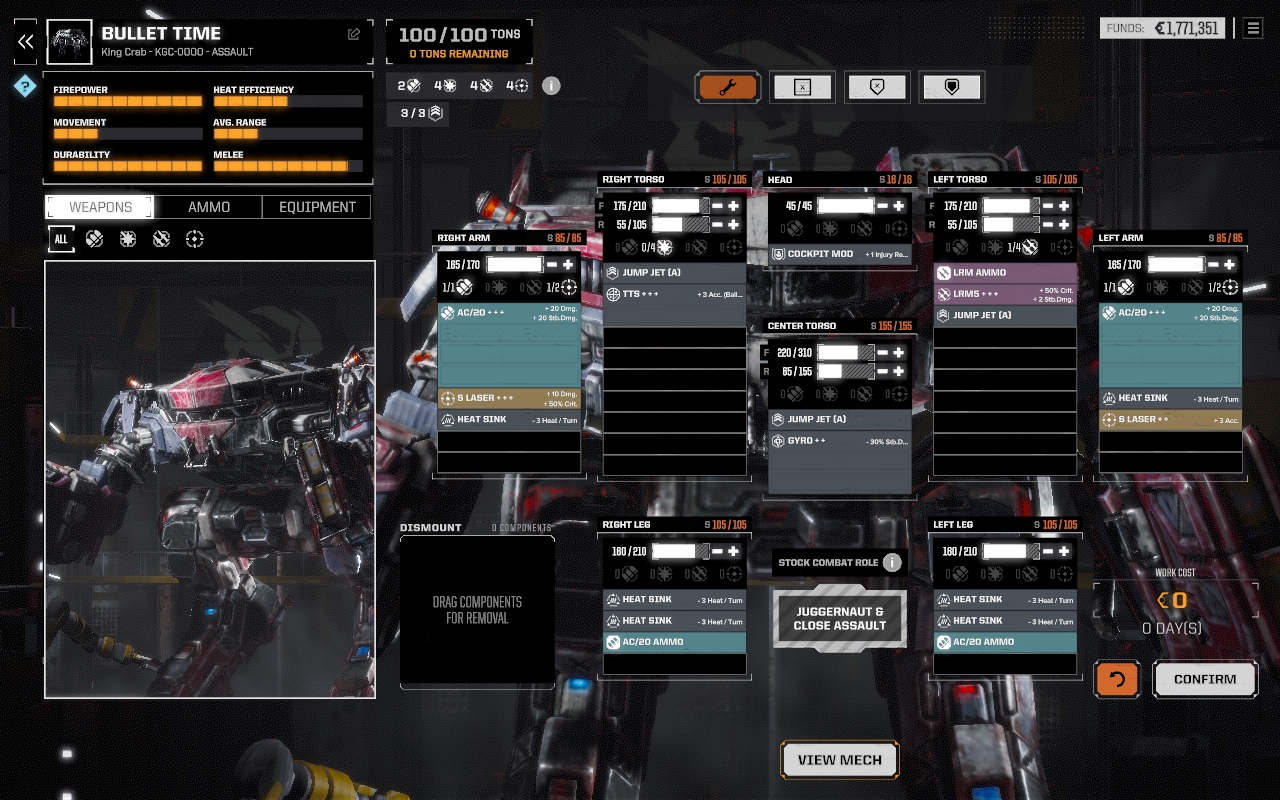Pick the Gyro++ in Center Torso
This screenshot has height=800, width=1280.
840,441
